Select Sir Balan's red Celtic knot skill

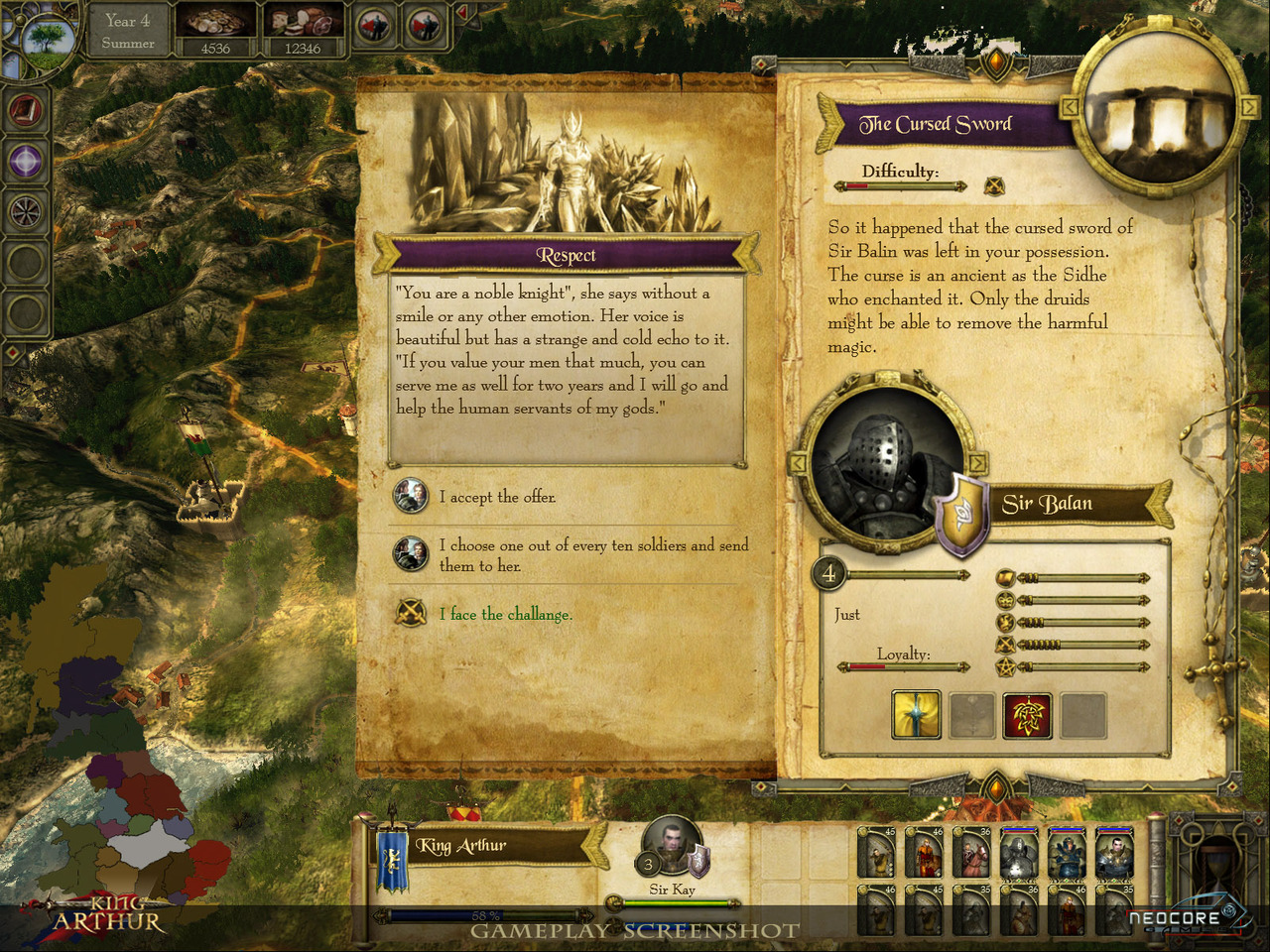tap(1027, 715)
